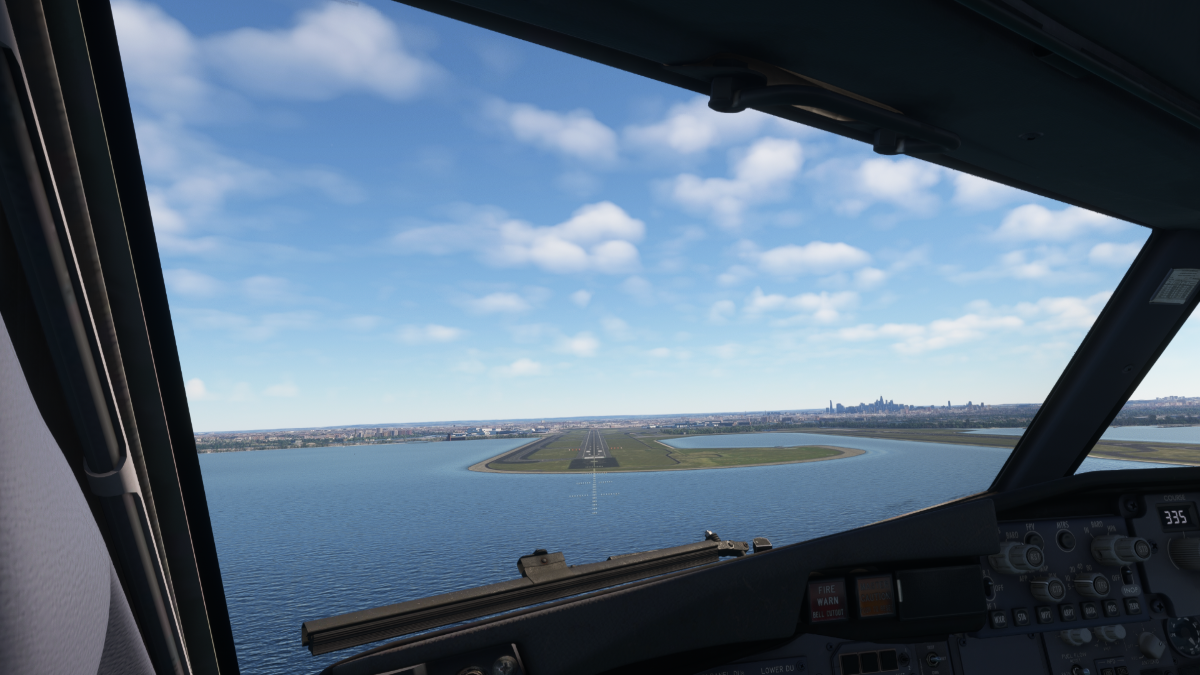Show stations with the STA button
The width and height of the screenshot is (1200, 675).
tap(1021, 616)
